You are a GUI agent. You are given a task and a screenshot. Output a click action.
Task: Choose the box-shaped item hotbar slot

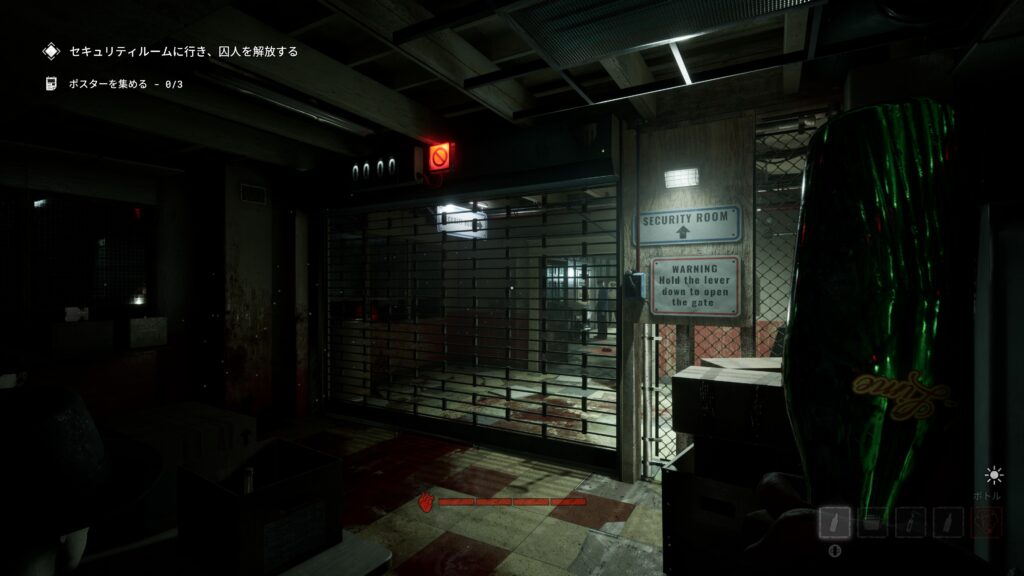872,522
